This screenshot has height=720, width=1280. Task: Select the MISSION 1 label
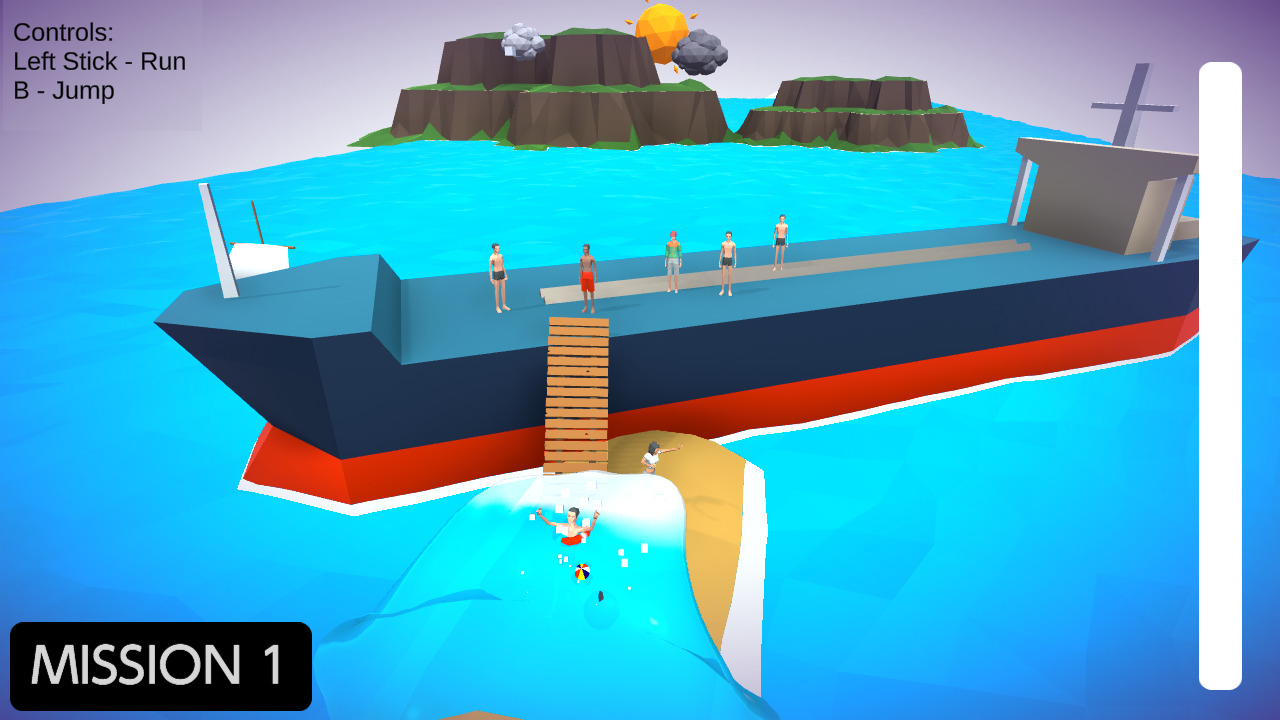[x=160, y=663]
